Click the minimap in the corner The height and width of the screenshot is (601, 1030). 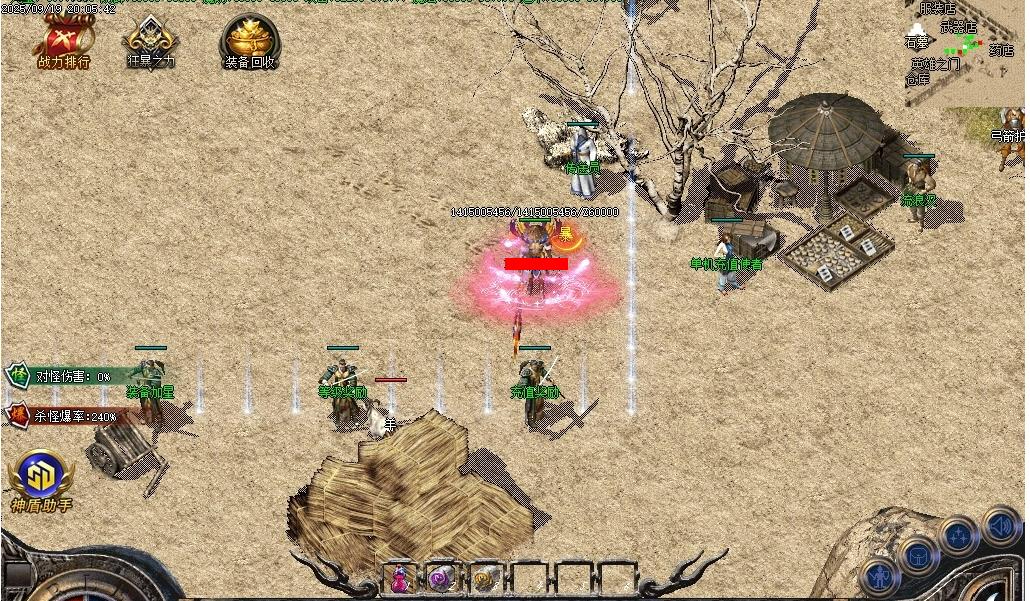click(x=963, y=50)
